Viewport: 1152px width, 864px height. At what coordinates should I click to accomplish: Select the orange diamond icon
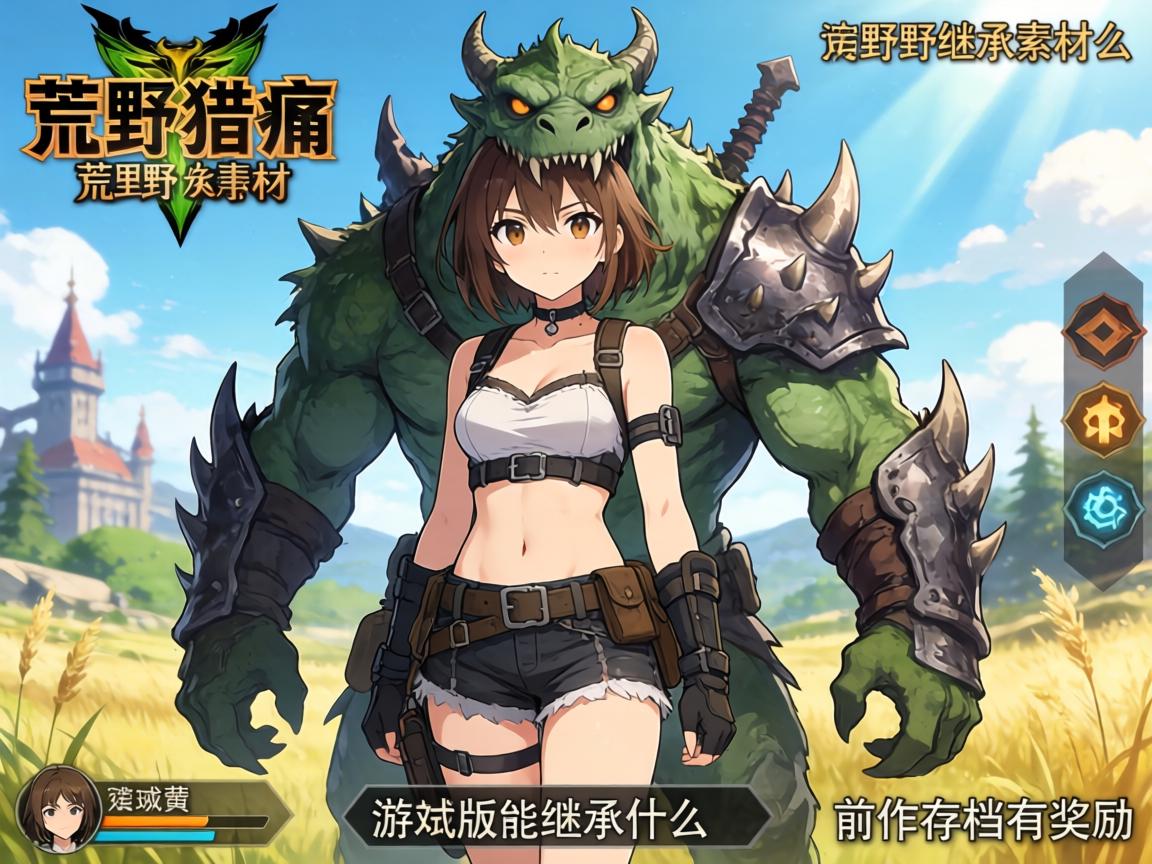1103,330
